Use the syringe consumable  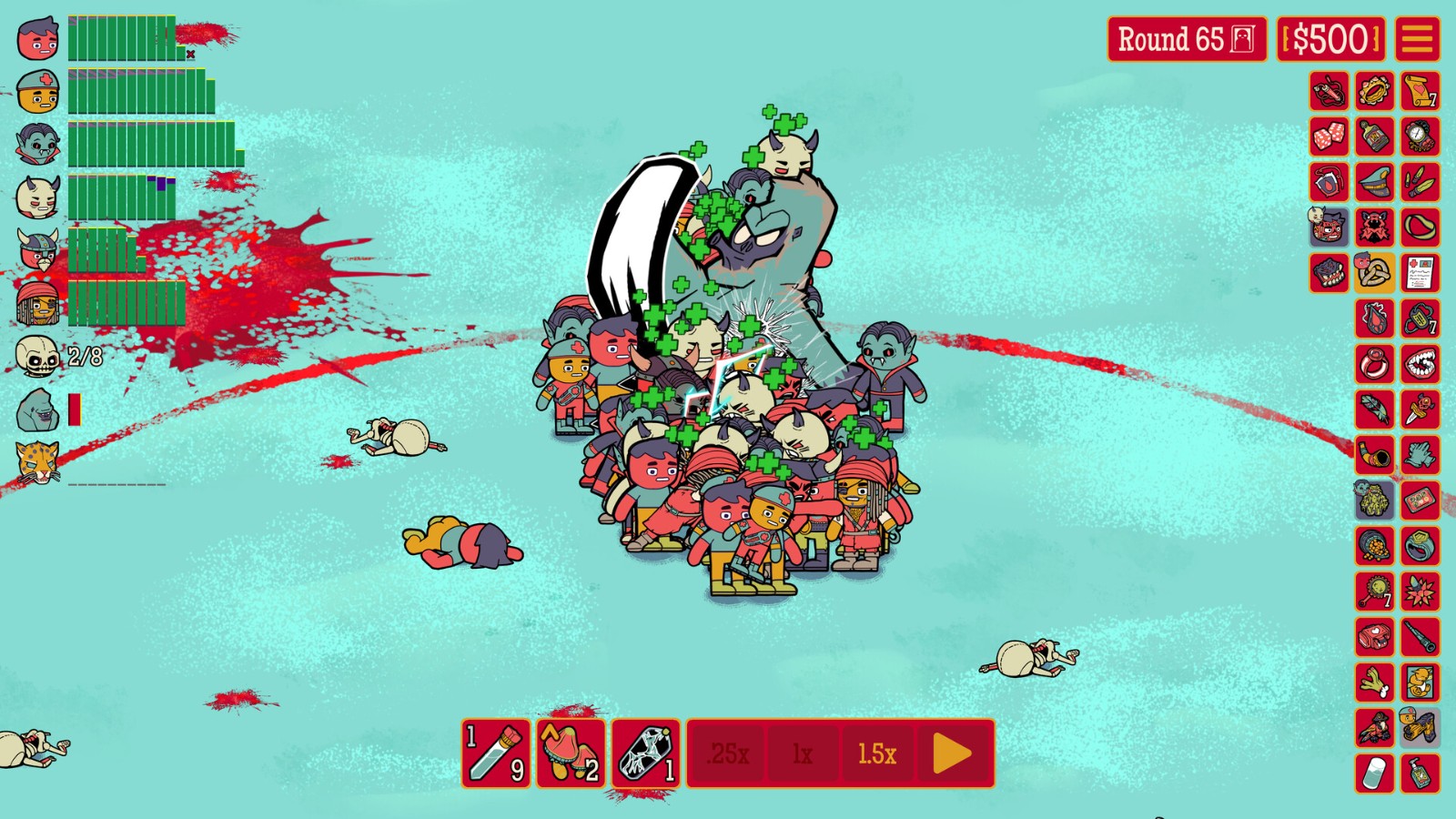496,753
